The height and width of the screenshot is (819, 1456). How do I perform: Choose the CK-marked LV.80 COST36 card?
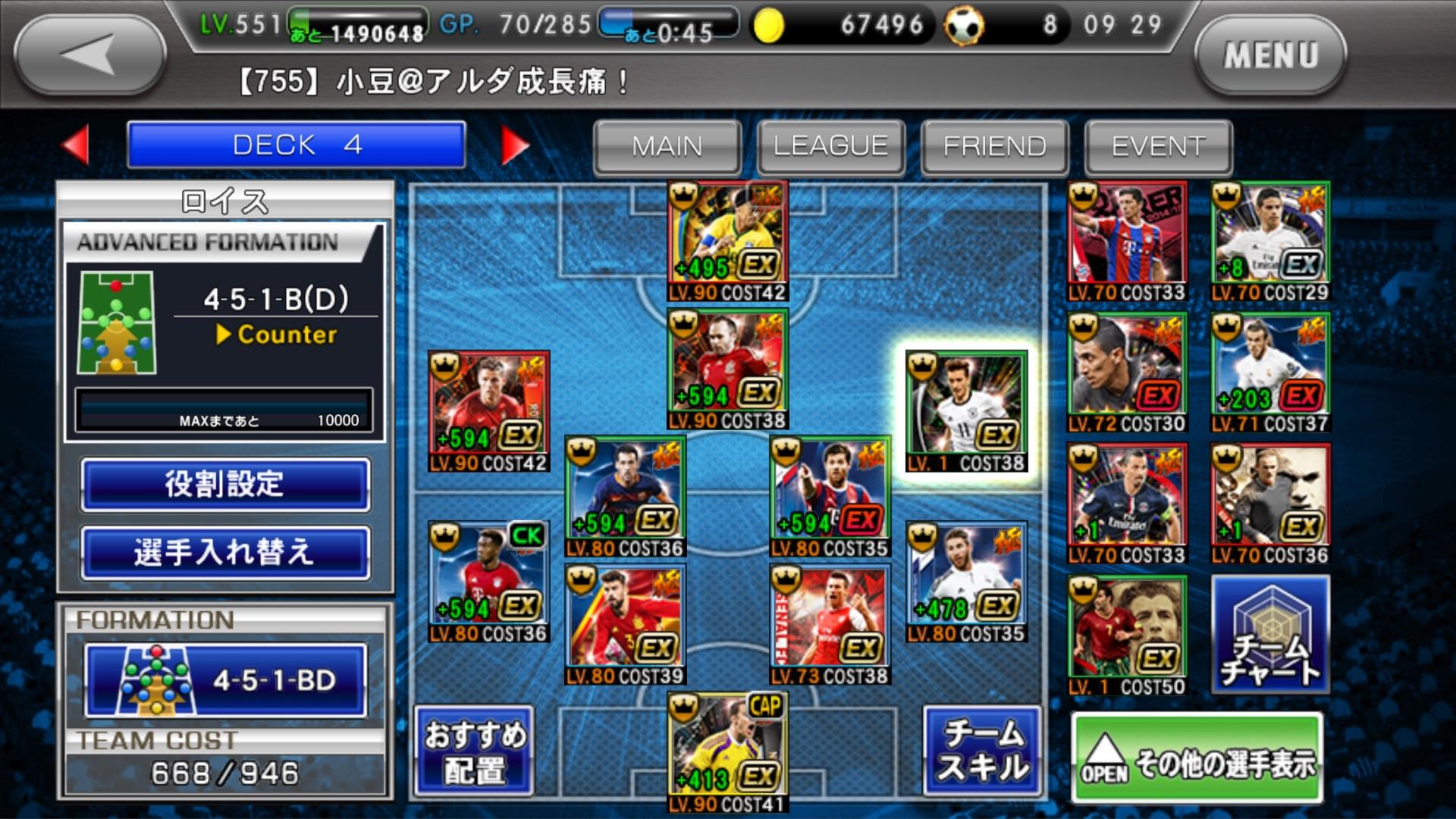[488, 582]
